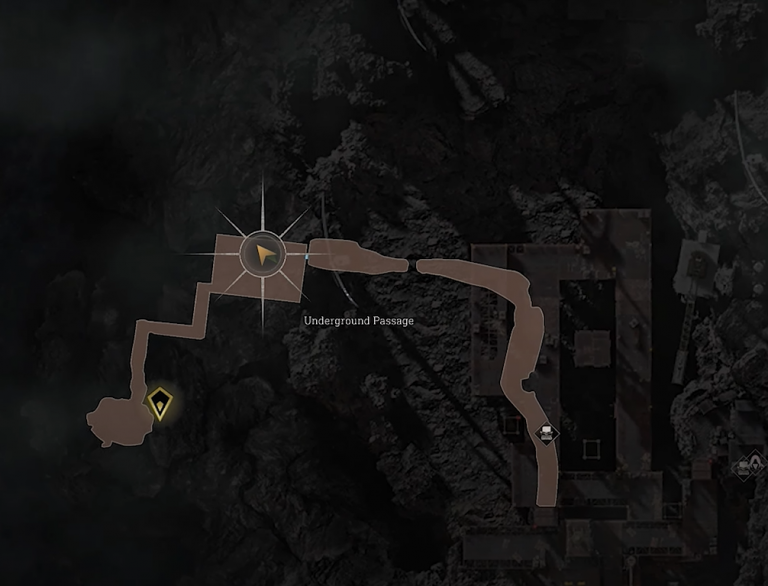The height and width of the screenshot is (586, 768).
Task: Select the player position arrow marker
Action: (x=263, y=256)
